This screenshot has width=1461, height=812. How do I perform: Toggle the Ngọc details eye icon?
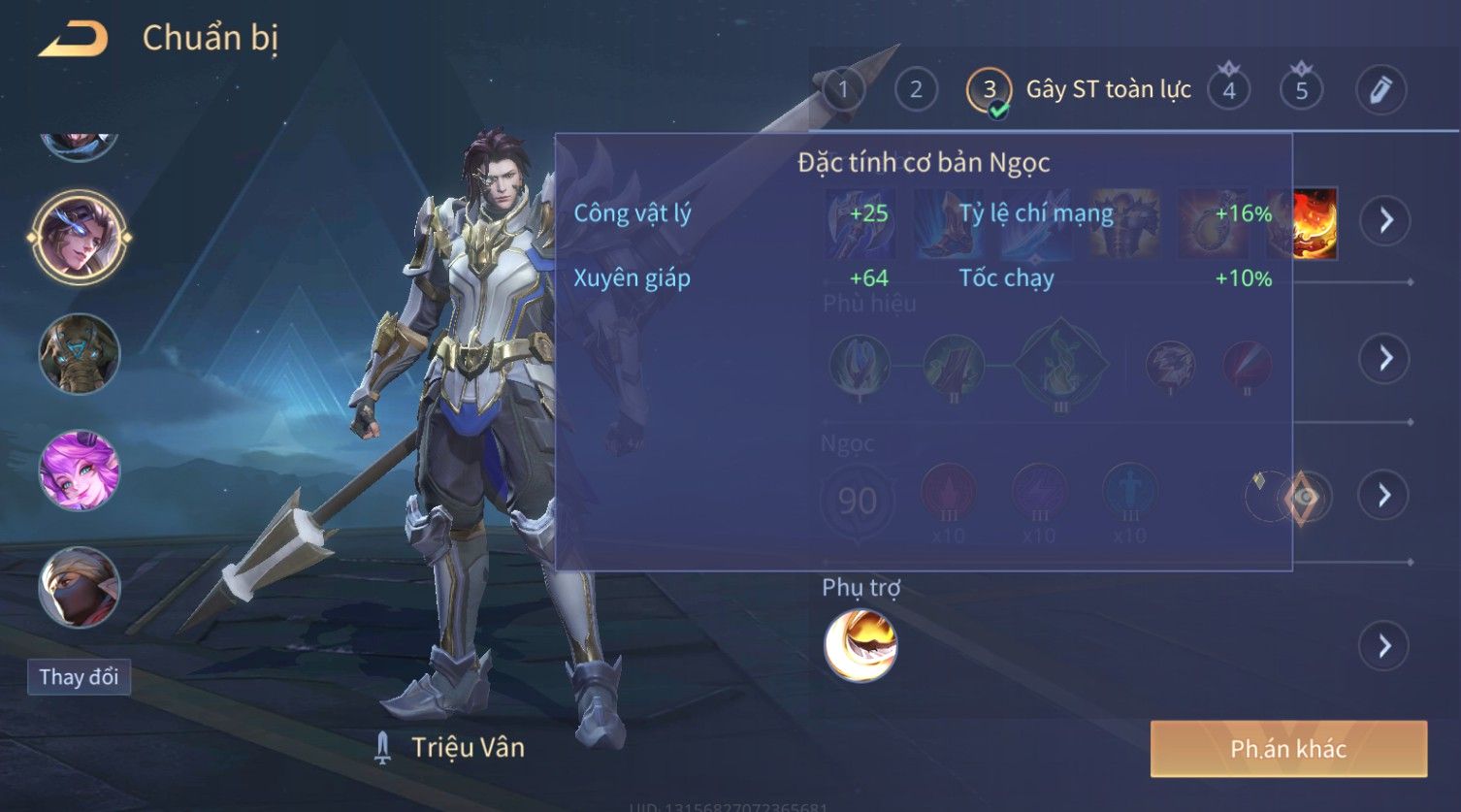click(x=1305, y=497)
